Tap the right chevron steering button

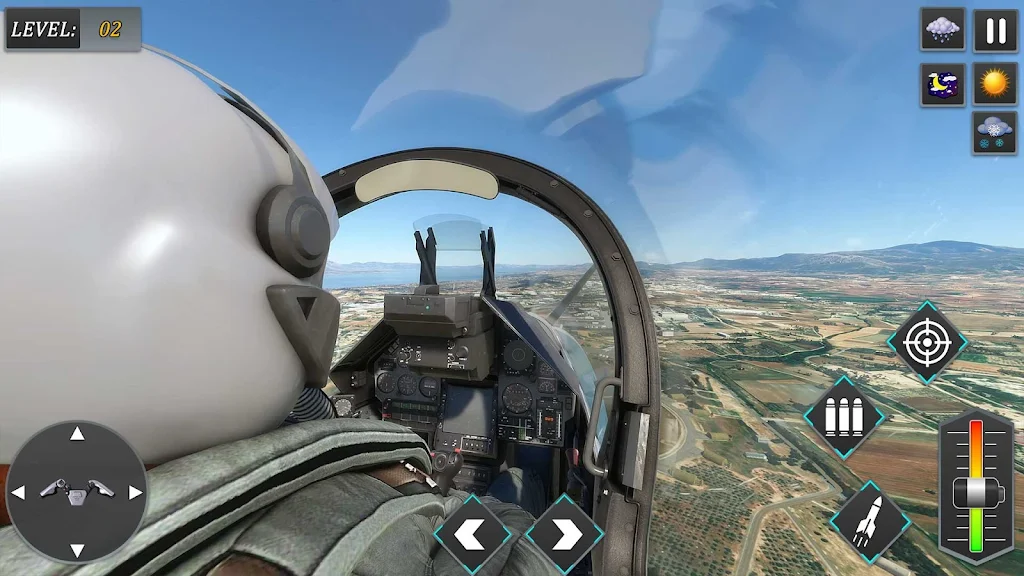tap(564, 535)
